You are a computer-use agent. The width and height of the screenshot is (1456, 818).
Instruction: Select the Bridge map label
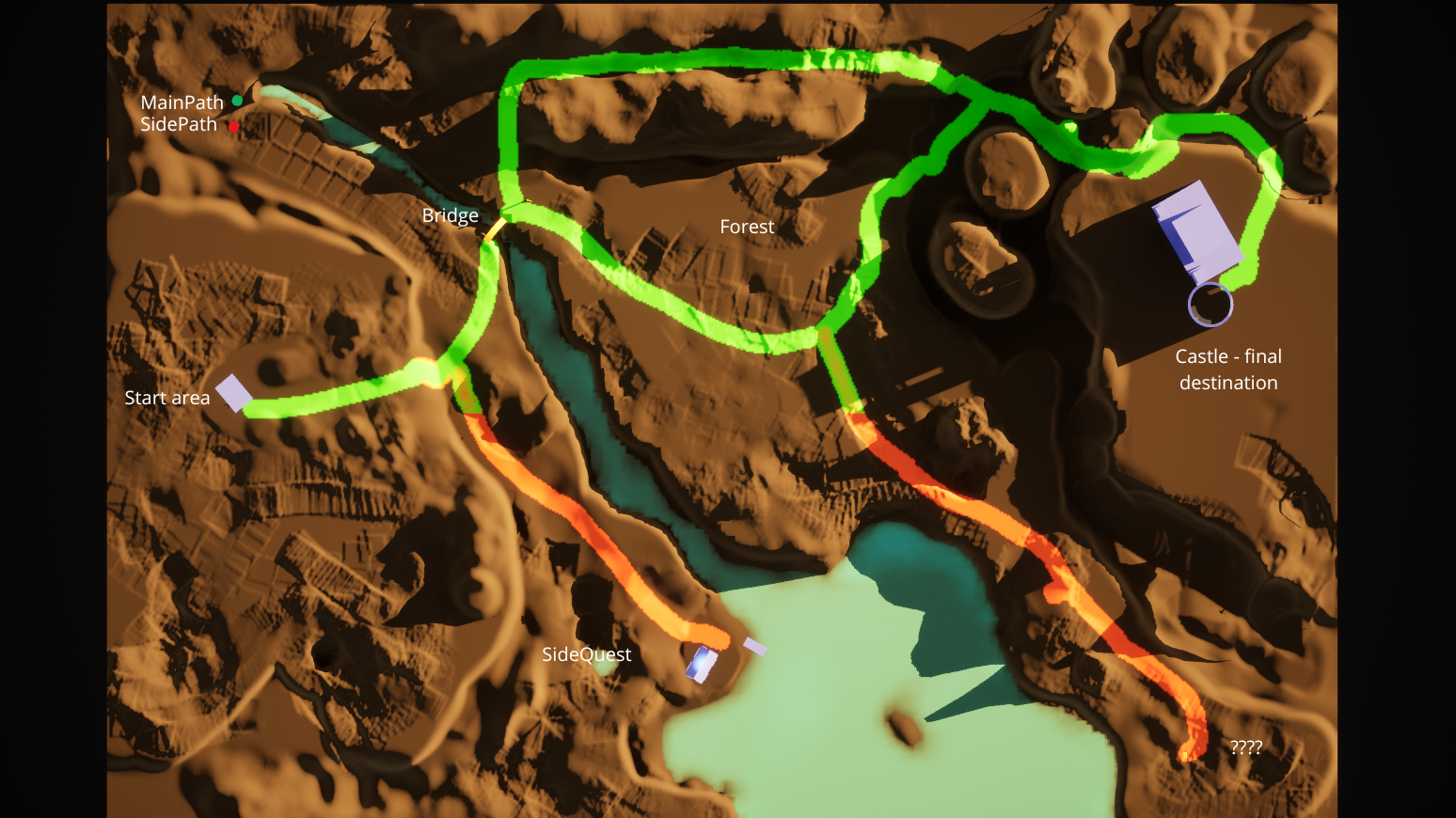[450, 216]
